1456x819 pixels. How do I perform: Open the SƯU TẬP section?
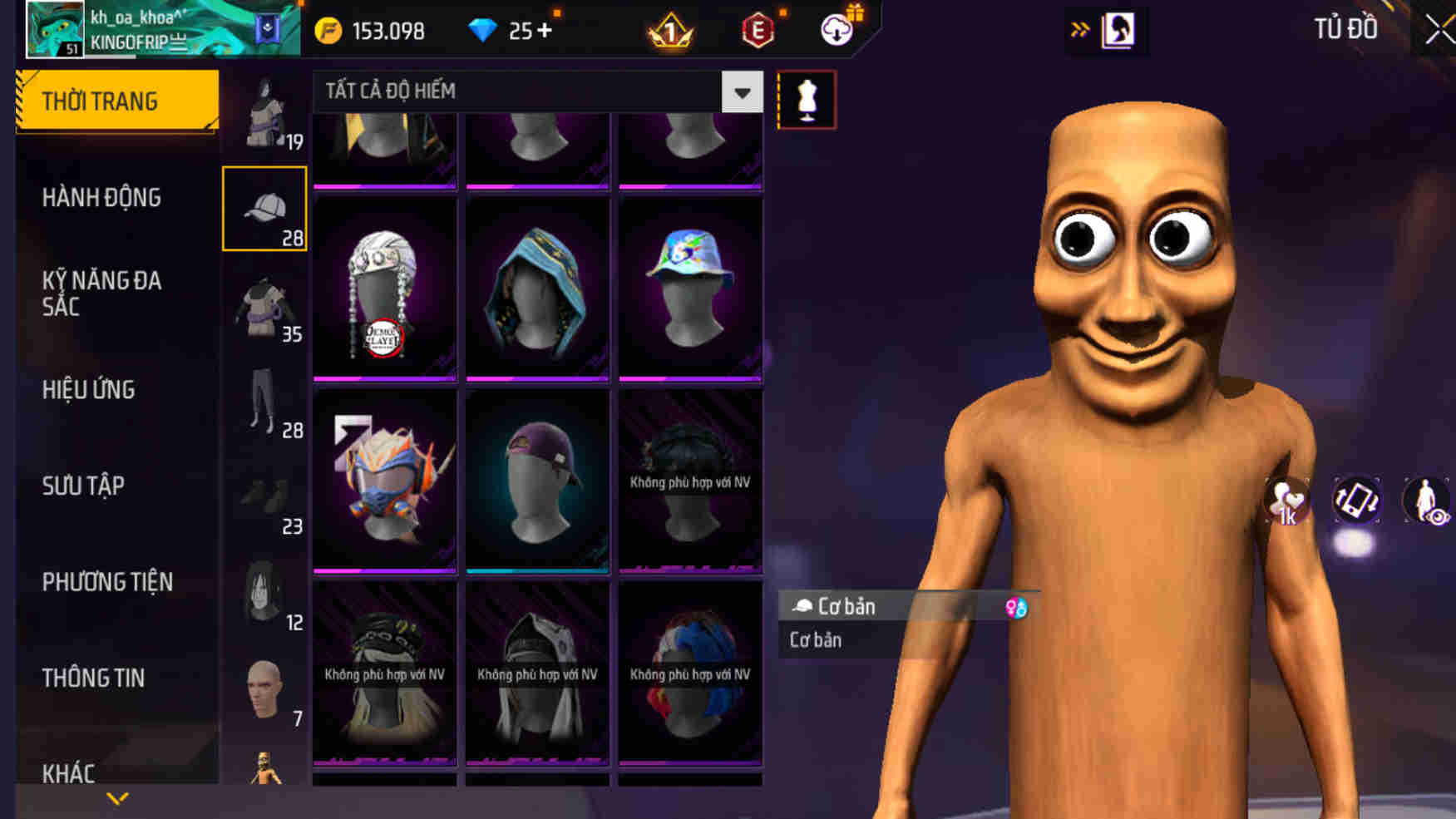click(x=83, y=486)
